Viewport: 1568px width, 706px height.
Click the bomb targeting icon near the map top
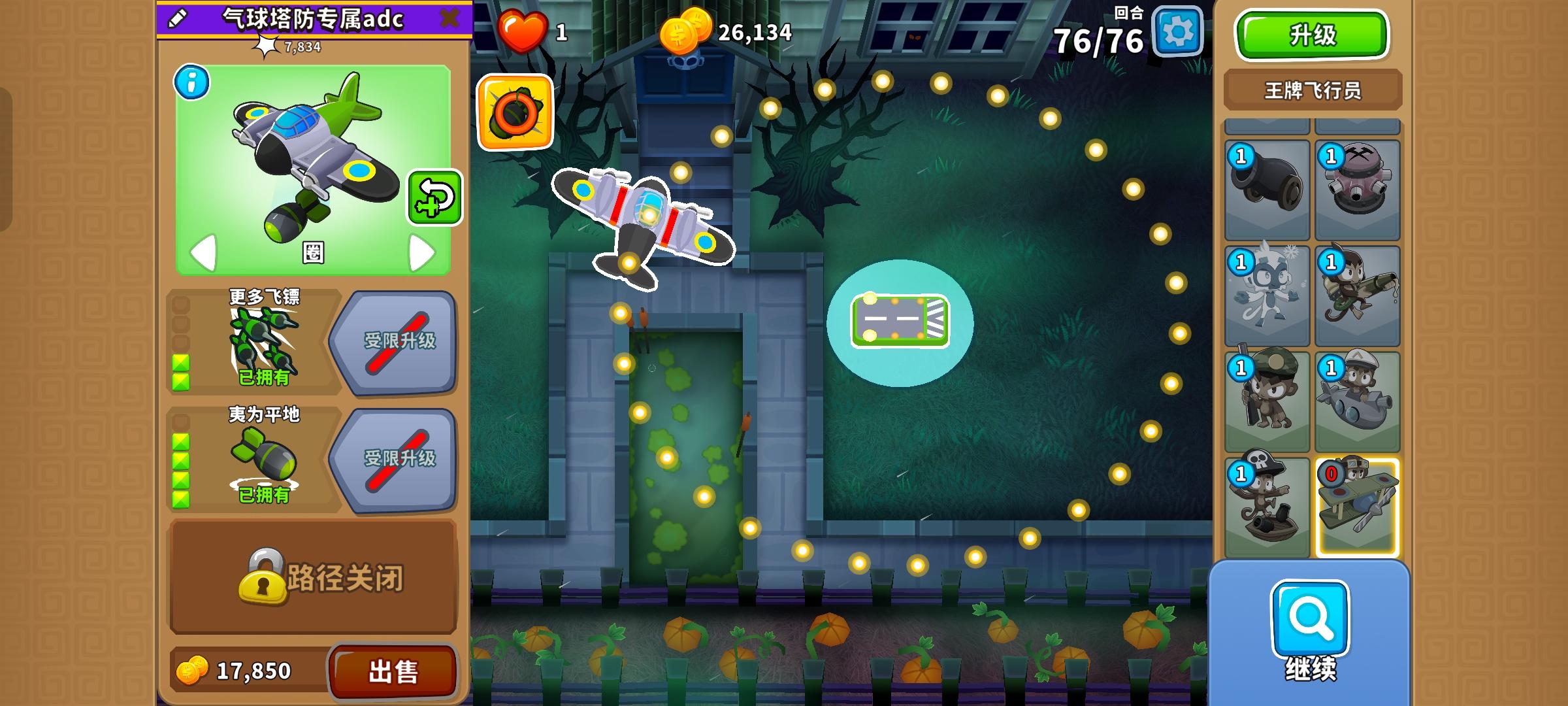[515, 112]
